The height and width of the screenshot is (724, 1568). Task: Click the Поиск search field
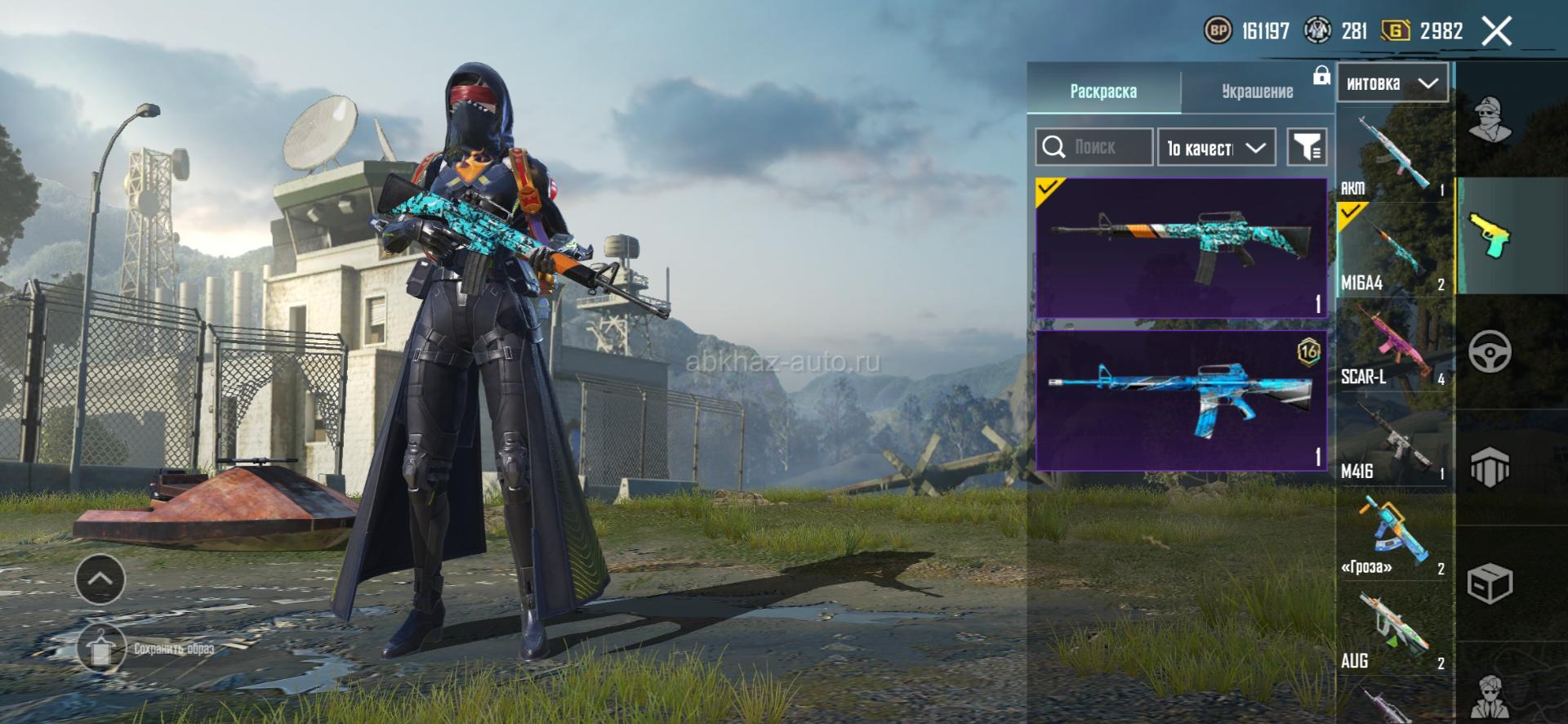(1094, 147)
